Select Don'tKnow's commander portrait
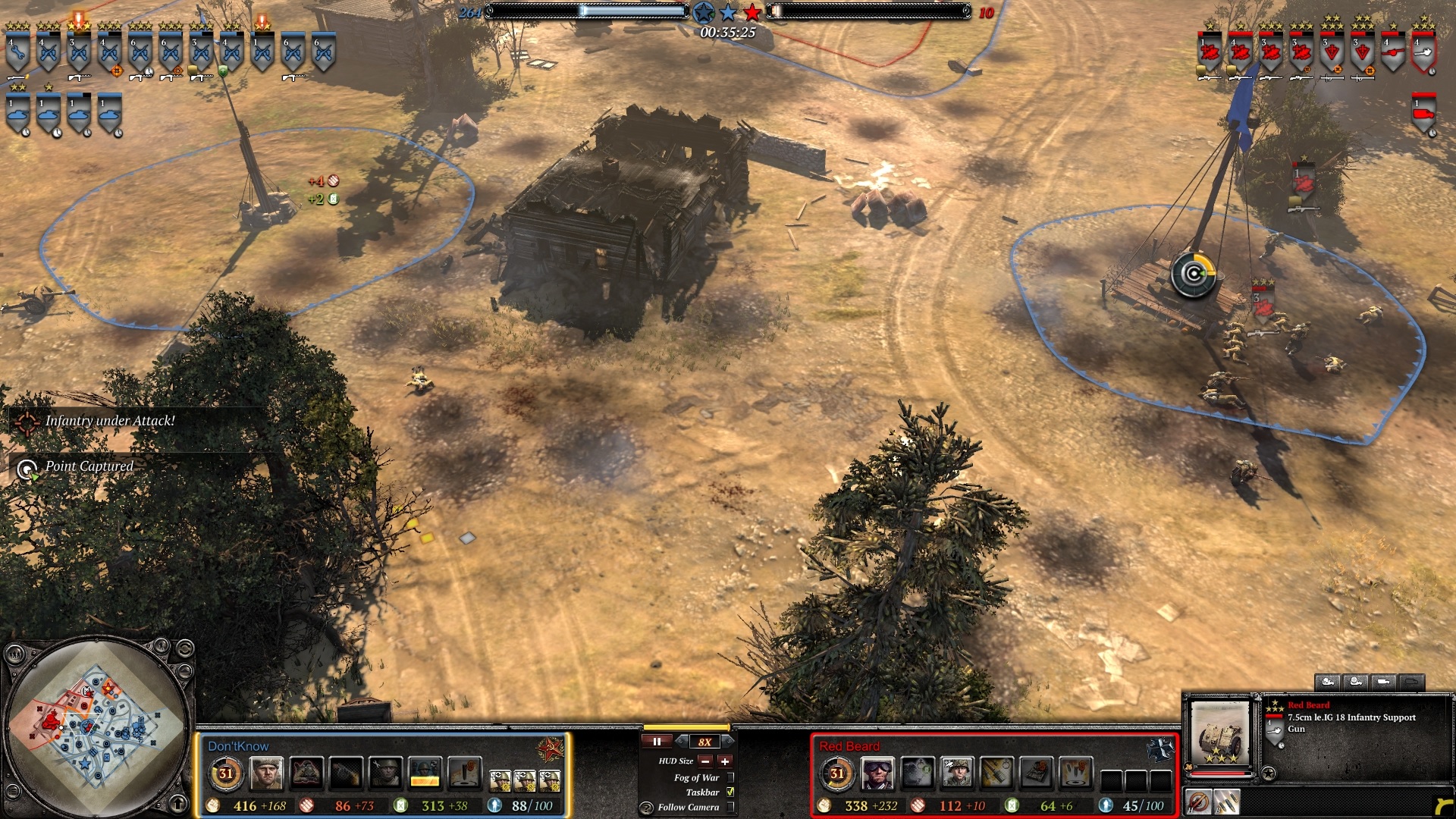The width and height of the screenshot is (1456, 819). coord(266,773)
